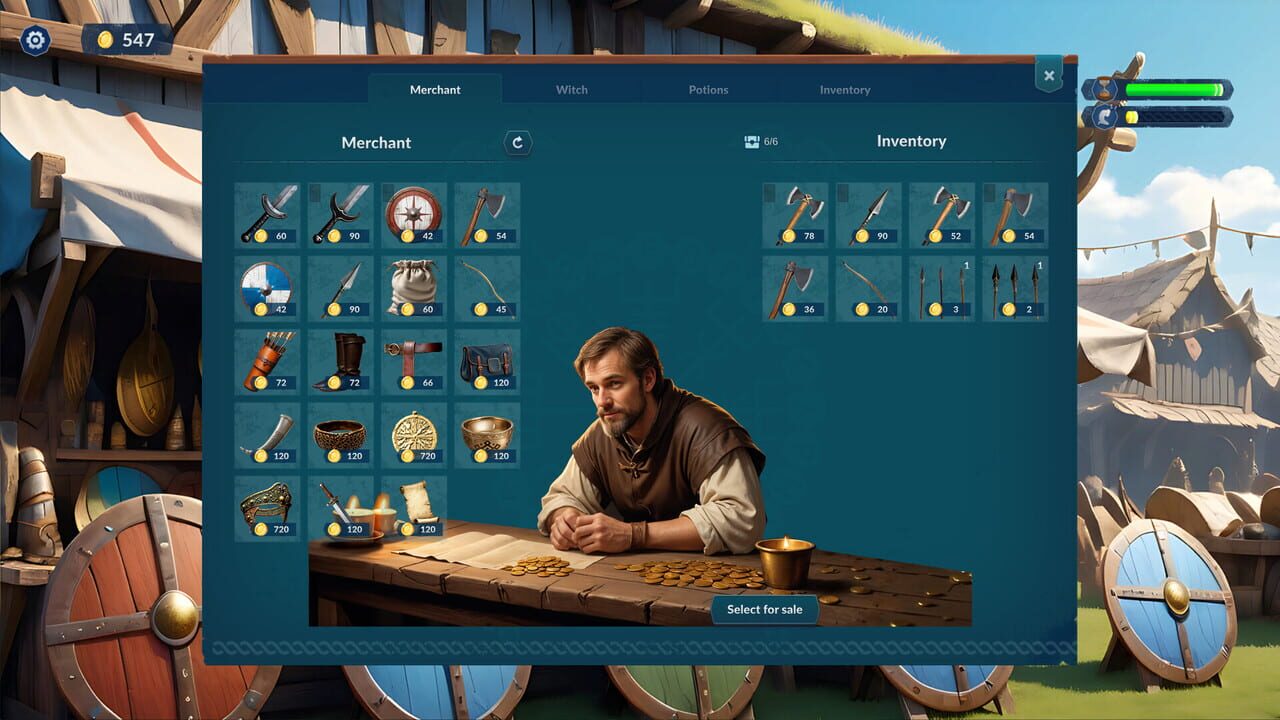Select the coin pouch priced at 60
Viewport: 1280px width, 720px height.
414,287
